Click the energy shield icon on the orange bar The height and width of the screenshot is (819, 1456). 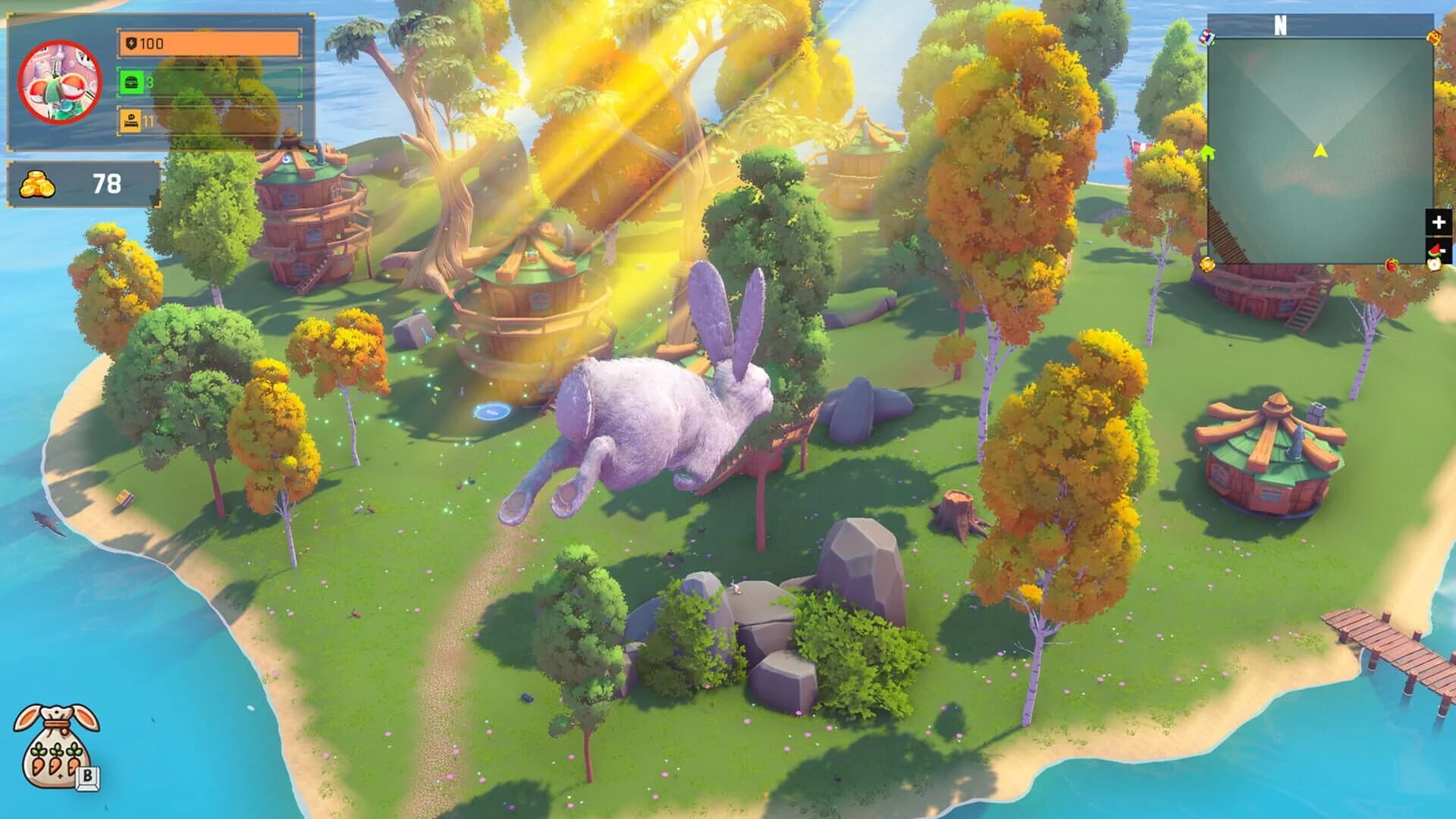[132, 44]
